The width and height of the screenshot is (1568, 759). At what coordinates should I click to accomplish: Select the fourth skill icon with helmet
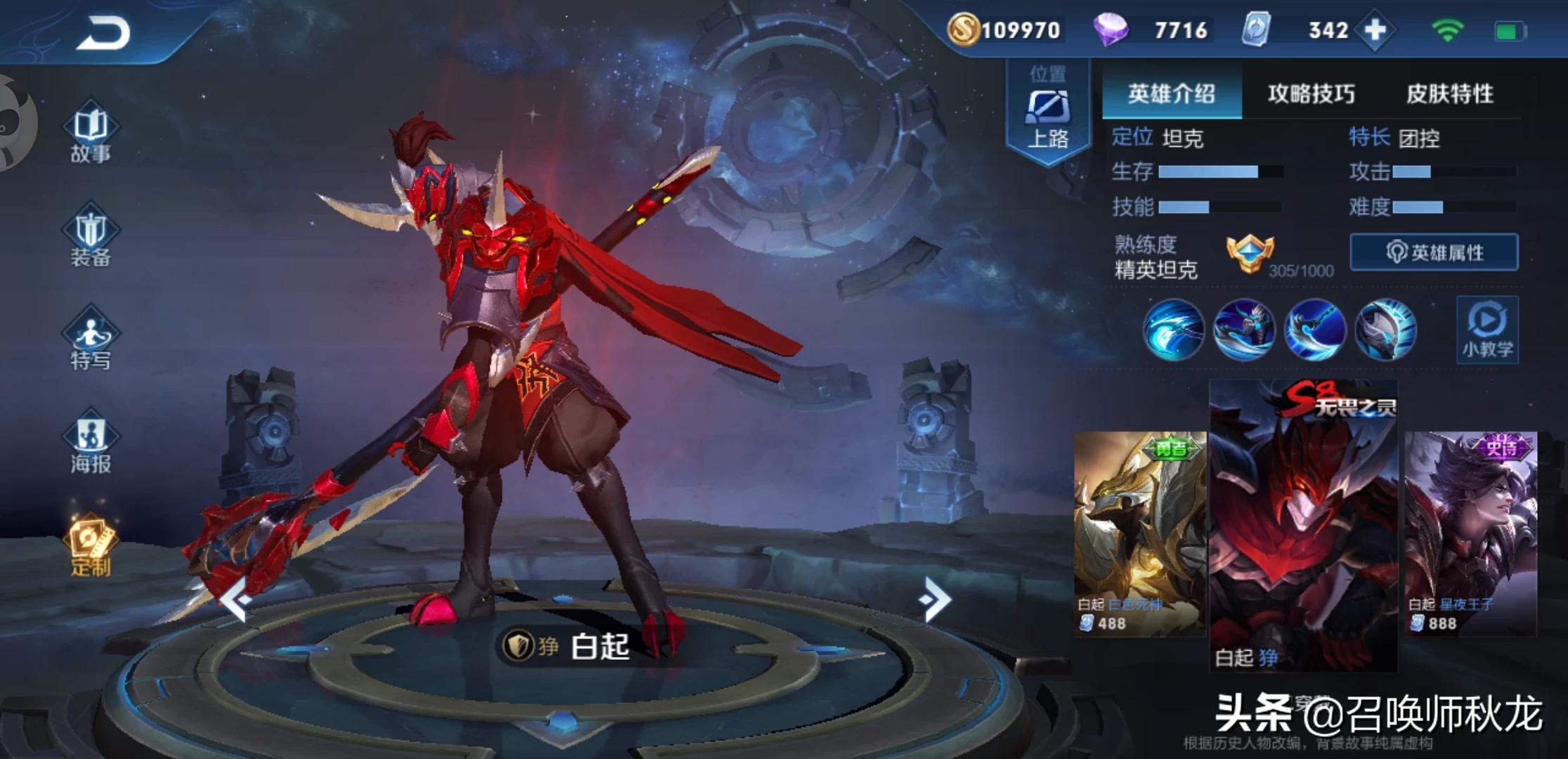click(1385, 329)
